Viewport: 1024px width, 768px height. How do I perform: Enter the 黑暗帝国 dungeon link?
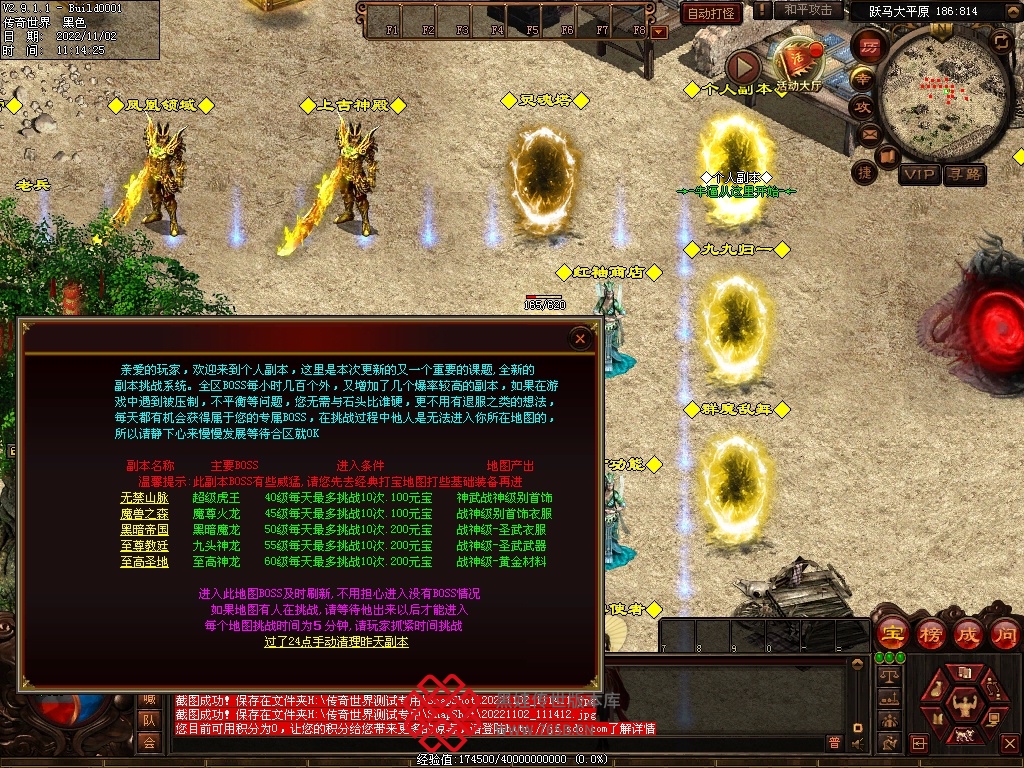[145, 529]
